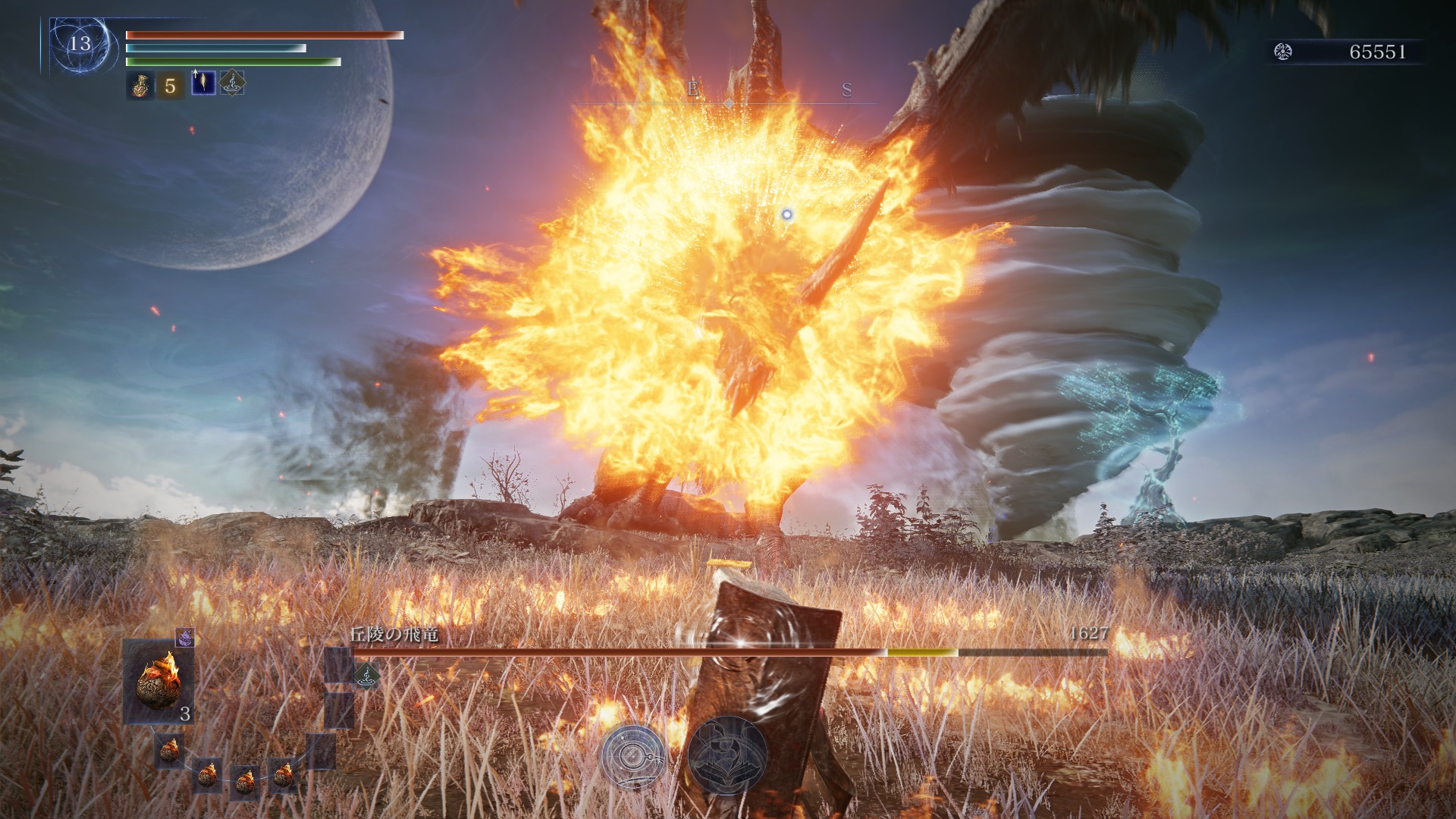Click the fountain status icon beside the feather buff
This screenshot has width=1456, height=819.
click(x=232, y=83)
